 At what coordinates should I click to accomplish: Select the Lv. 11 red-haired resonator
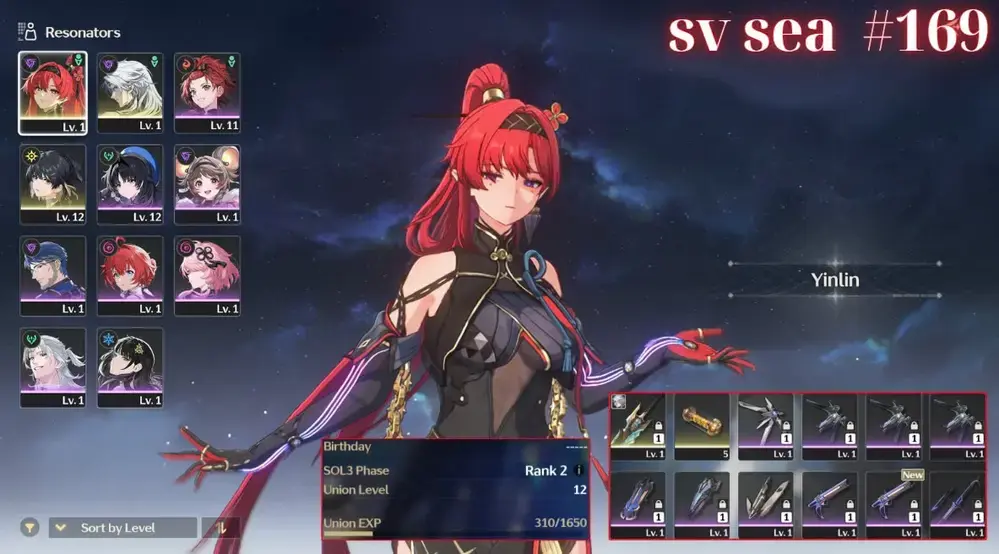(x=207, y=92)
